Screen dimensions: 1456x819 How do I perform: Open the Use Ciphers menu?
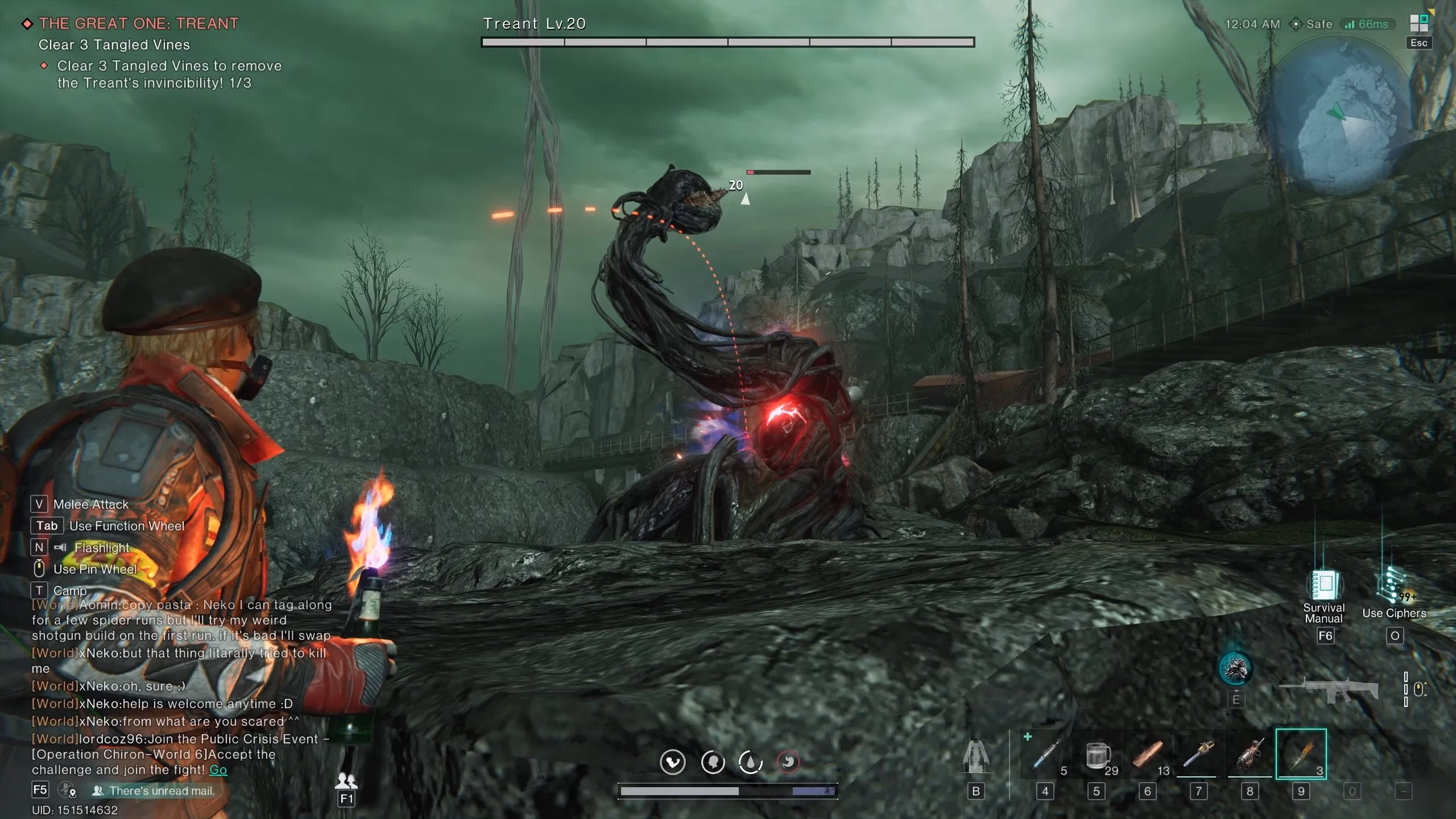click(1392, 585)
